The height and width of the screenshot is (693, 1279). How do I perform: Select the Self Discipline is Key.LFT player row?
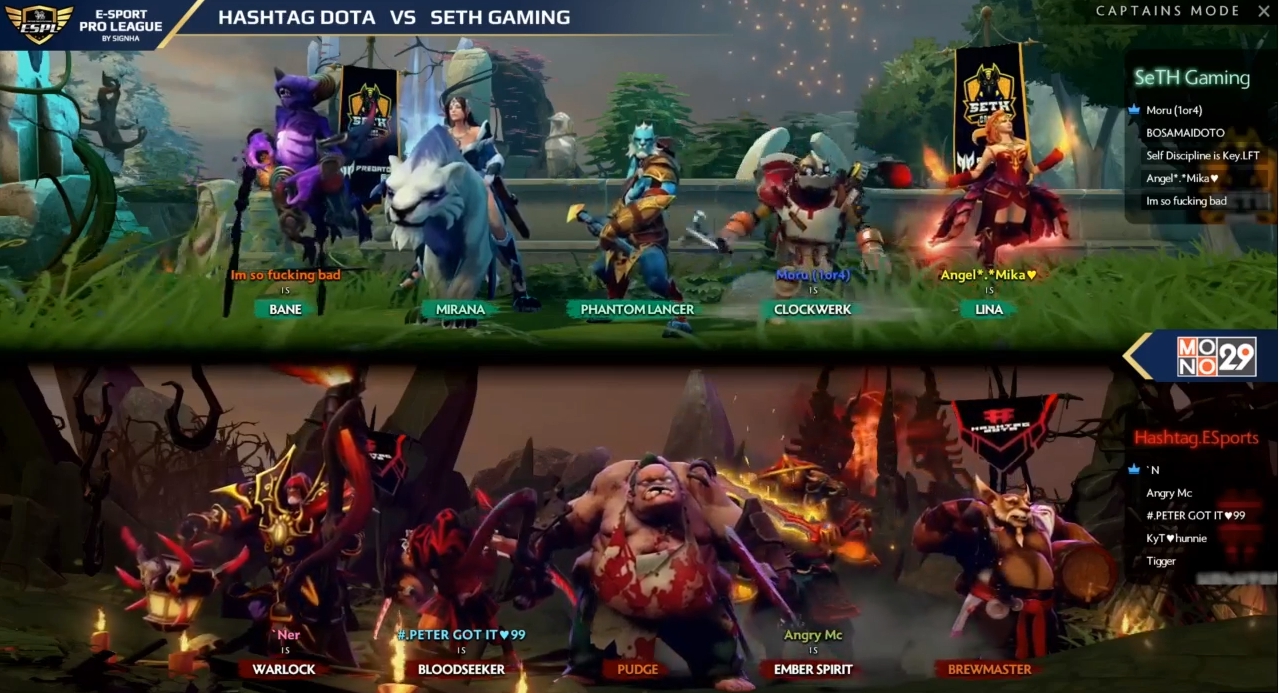(1203, 156)
